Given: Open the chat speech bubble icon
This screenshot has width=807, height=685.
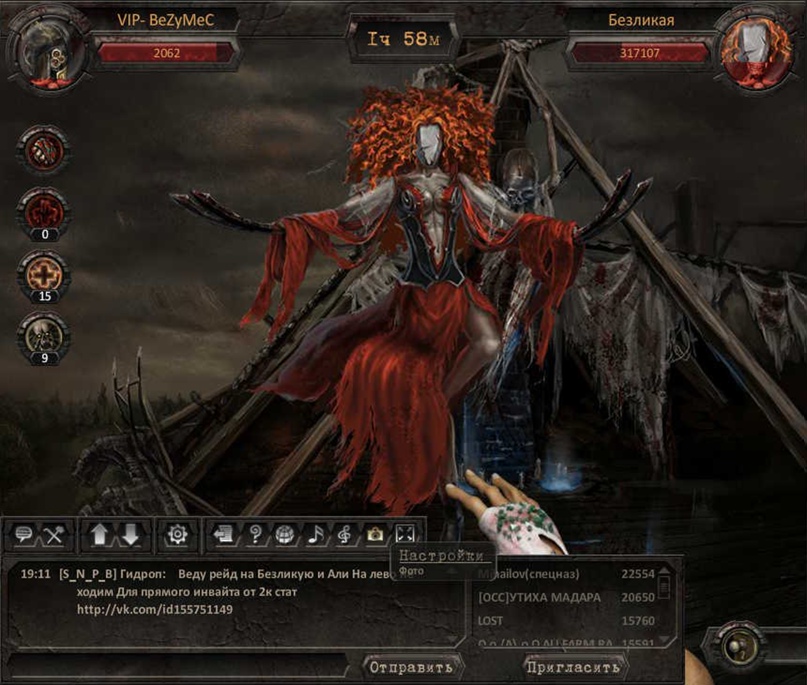Looking at the screenshot, I should tap(24, 535).
